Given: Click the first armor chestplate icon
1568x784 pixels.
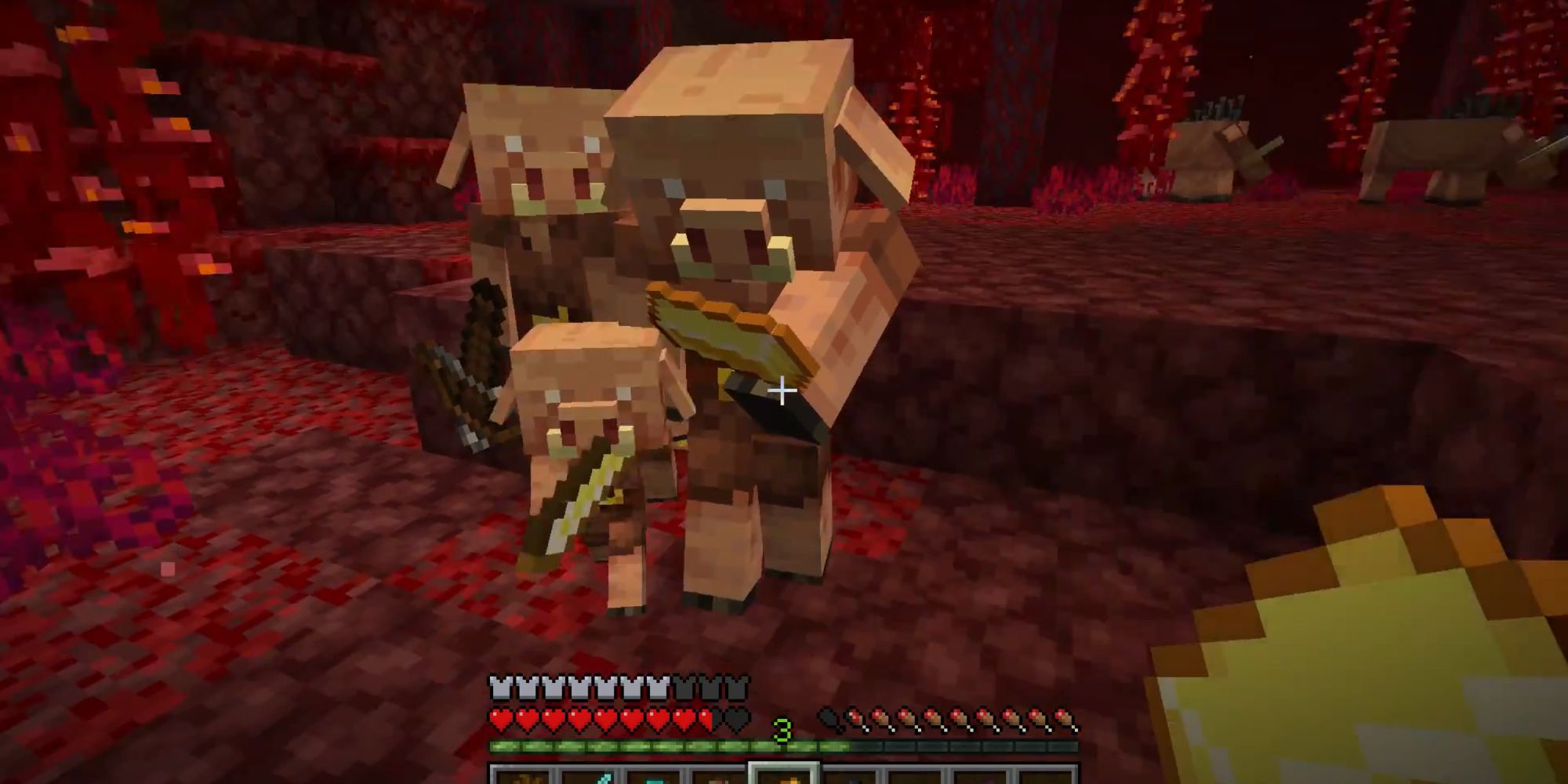Looking at the screenshot, I should coord(500,685).
